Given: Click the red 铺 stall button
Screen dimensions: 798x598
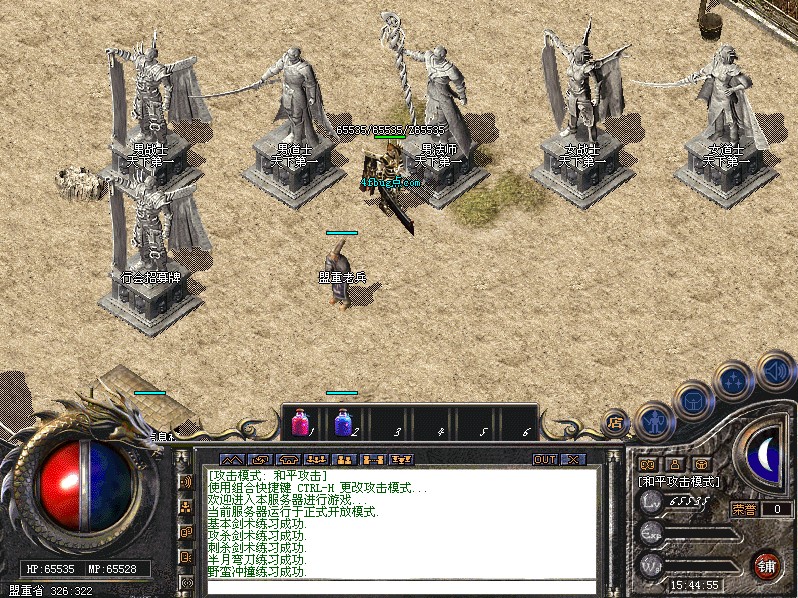Looking at the screenshot, I should tap(767, 565).
